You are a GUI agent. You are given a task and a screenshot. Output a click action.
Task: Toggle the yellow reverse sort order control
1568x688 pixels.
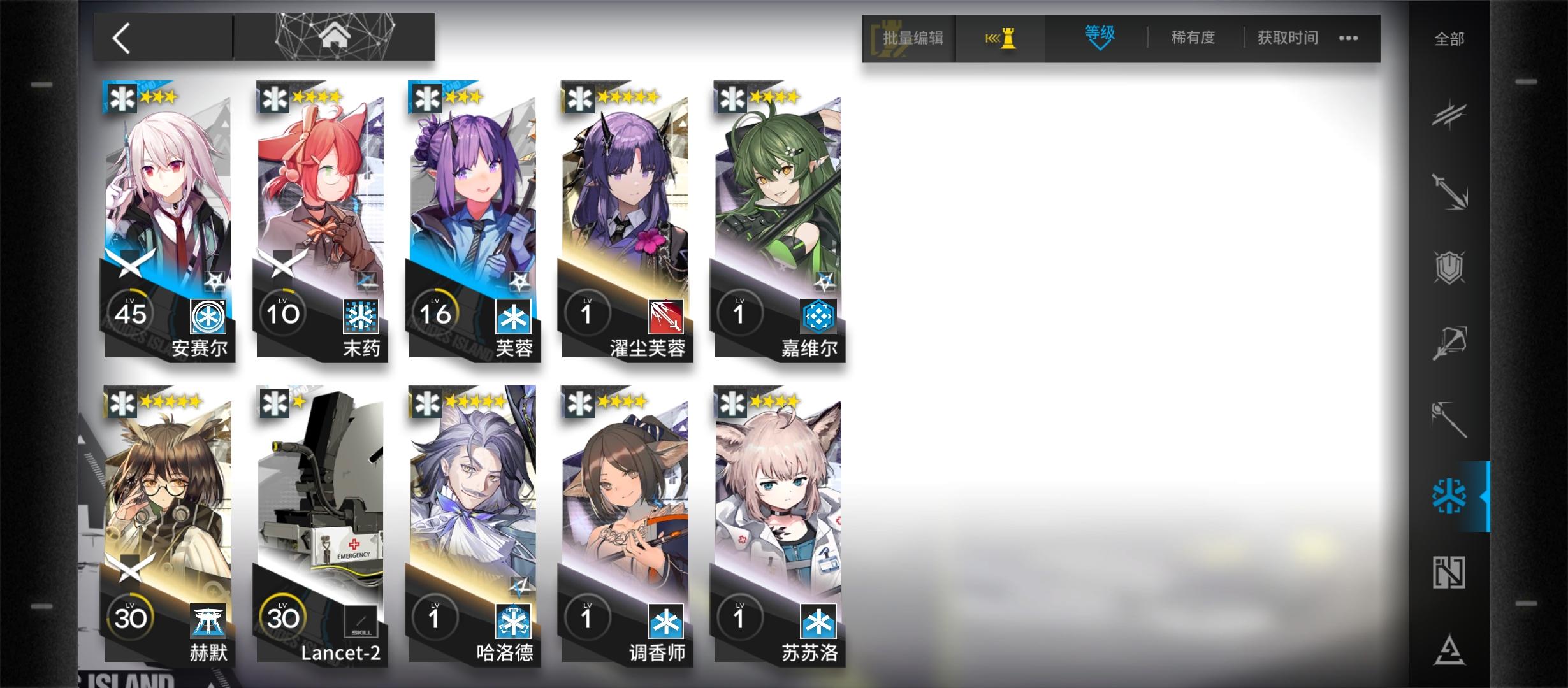point(1001,38)
